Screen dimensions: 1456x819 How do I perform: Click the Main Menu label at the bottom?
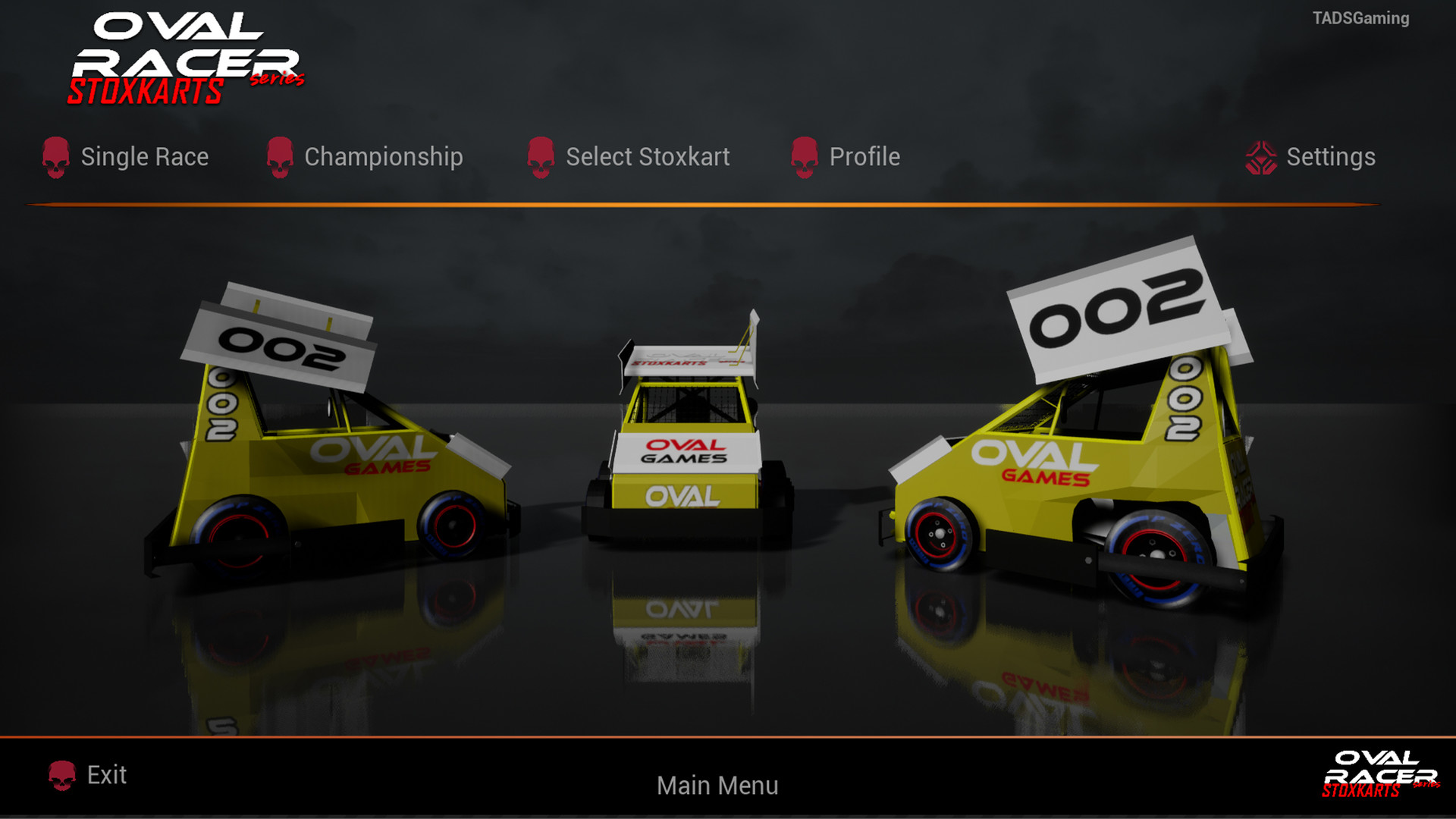point(717,786)
